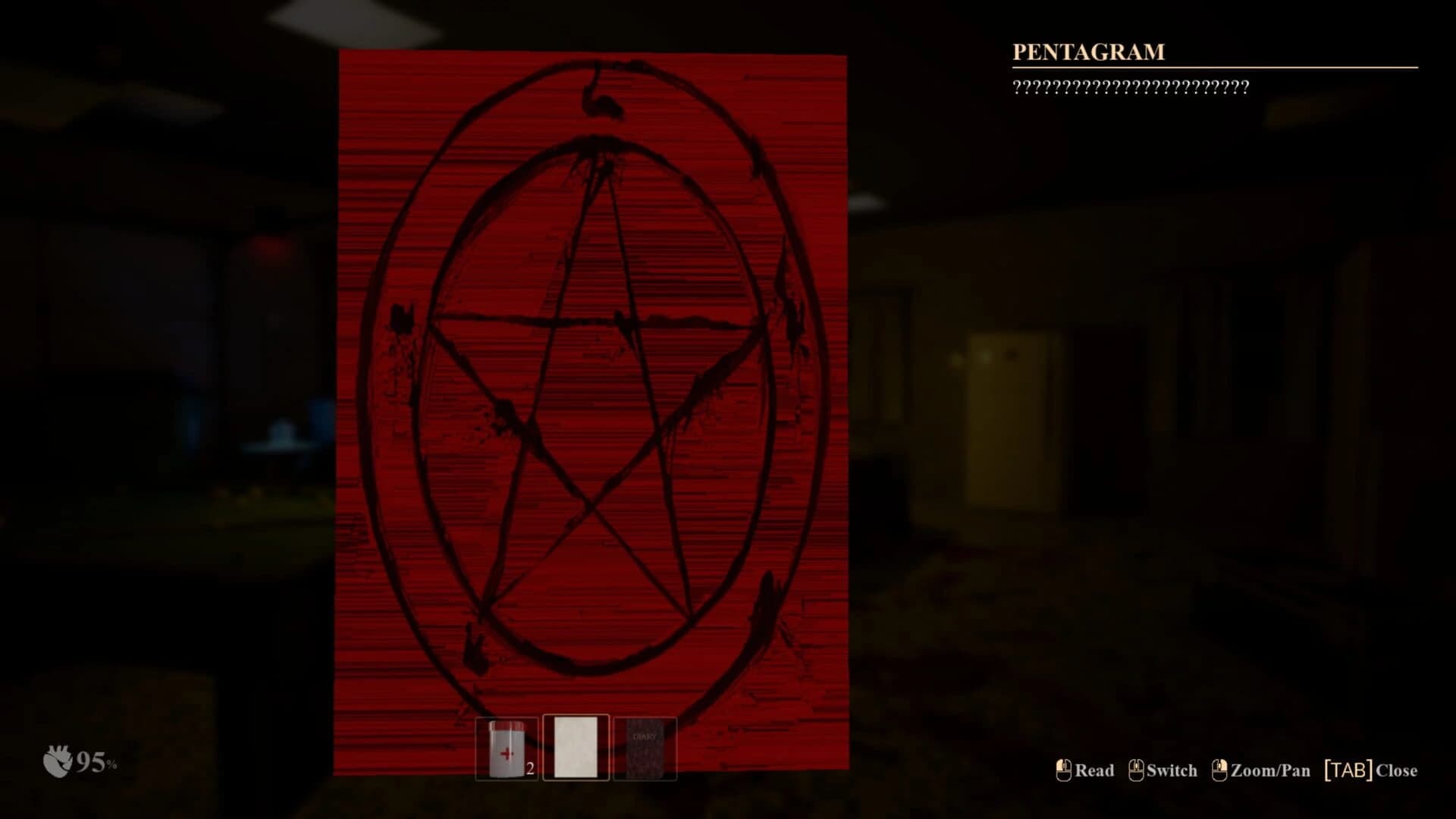1456x819 pixels.
Task: Click the mouse icon beside Read
Action: (x=1062, y=770)
